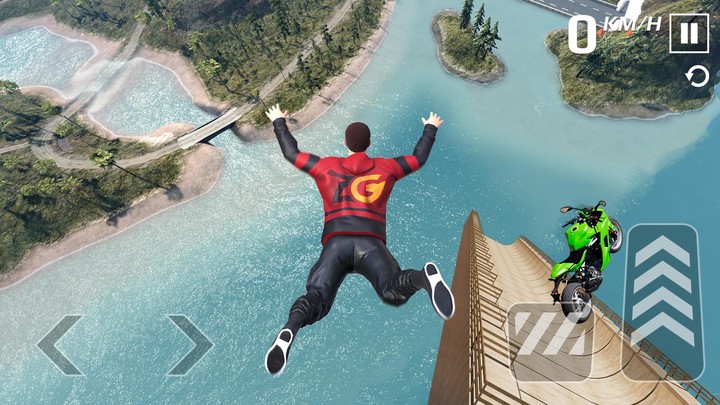This screenshot has height=405, width=720.
Task: Steer right with the right arrow
Action: tap(190, 345)
